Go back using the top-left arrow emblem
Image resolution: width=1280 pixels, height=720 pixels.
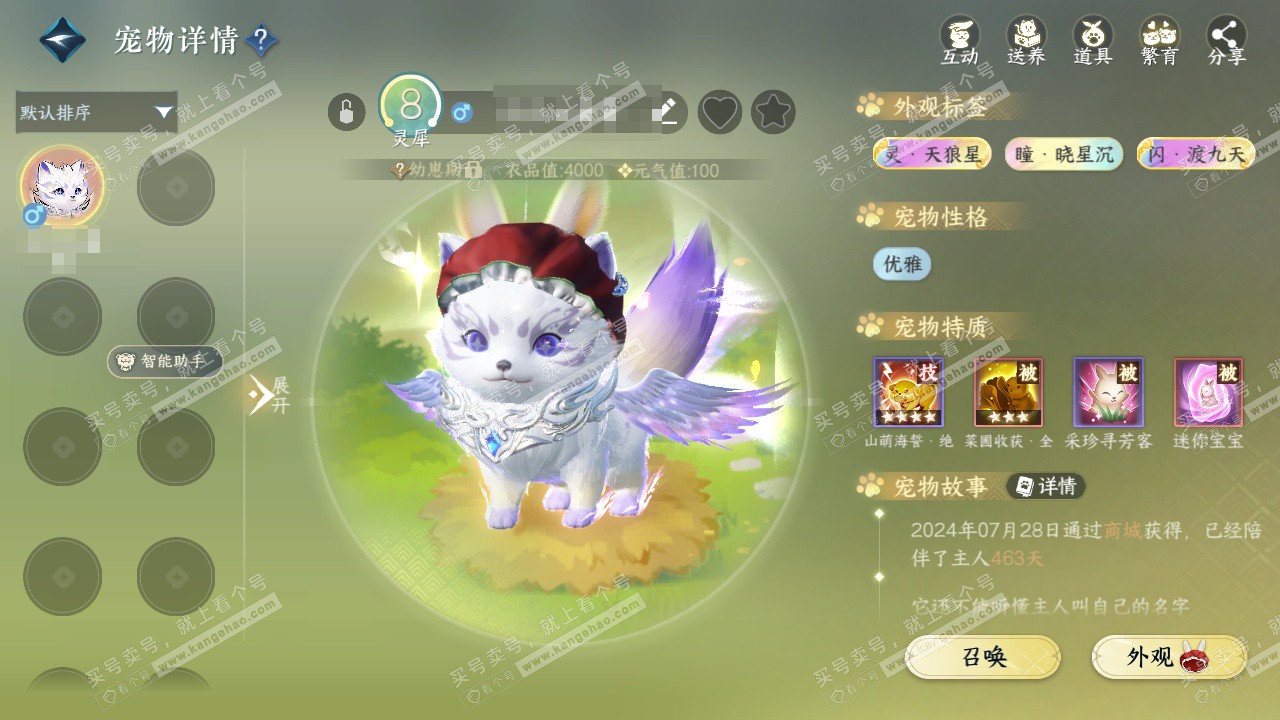pos(62,40)
